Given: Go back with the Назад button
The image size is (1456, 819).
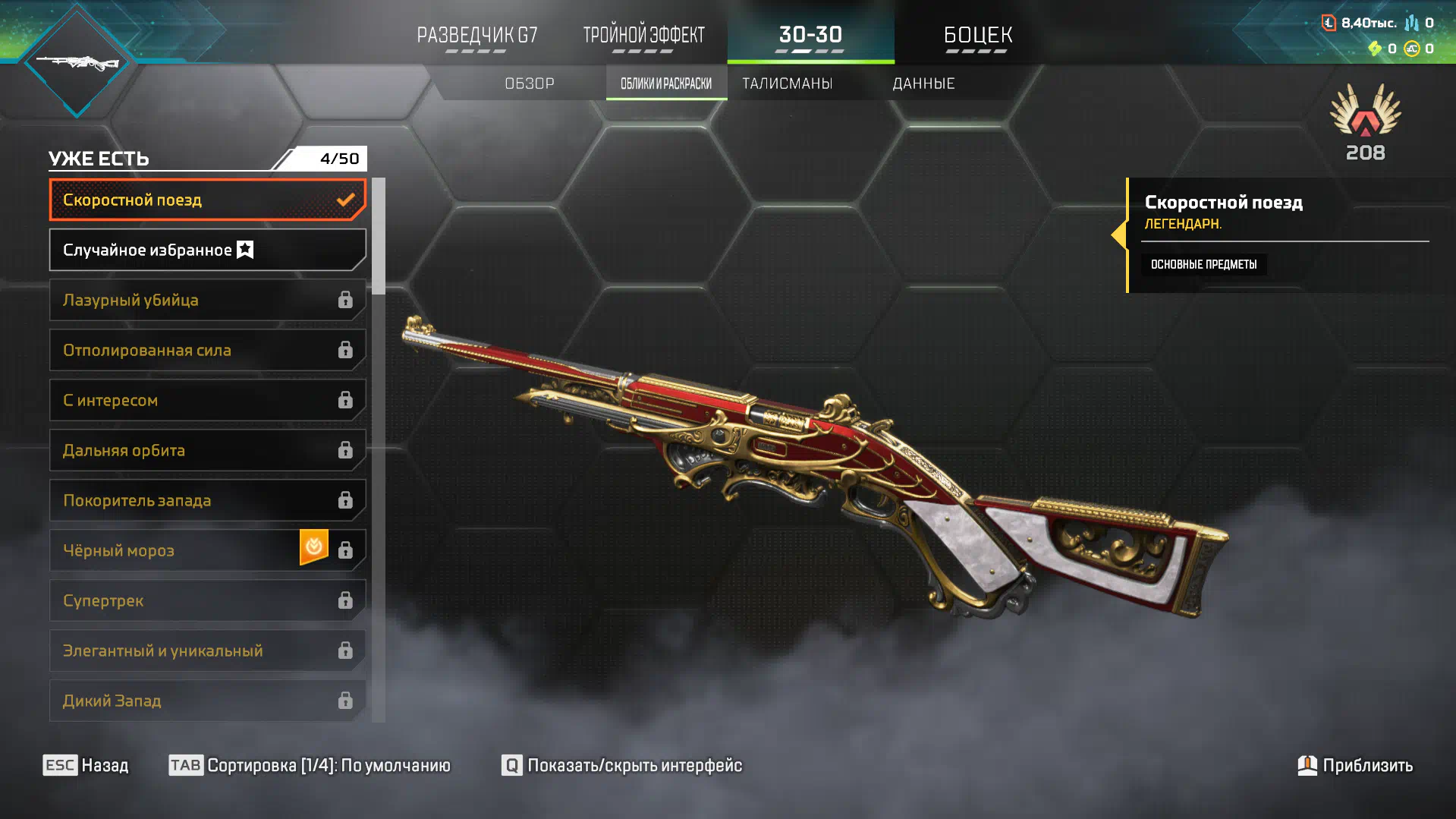Looking at the screenshot, I should [86, 765].
